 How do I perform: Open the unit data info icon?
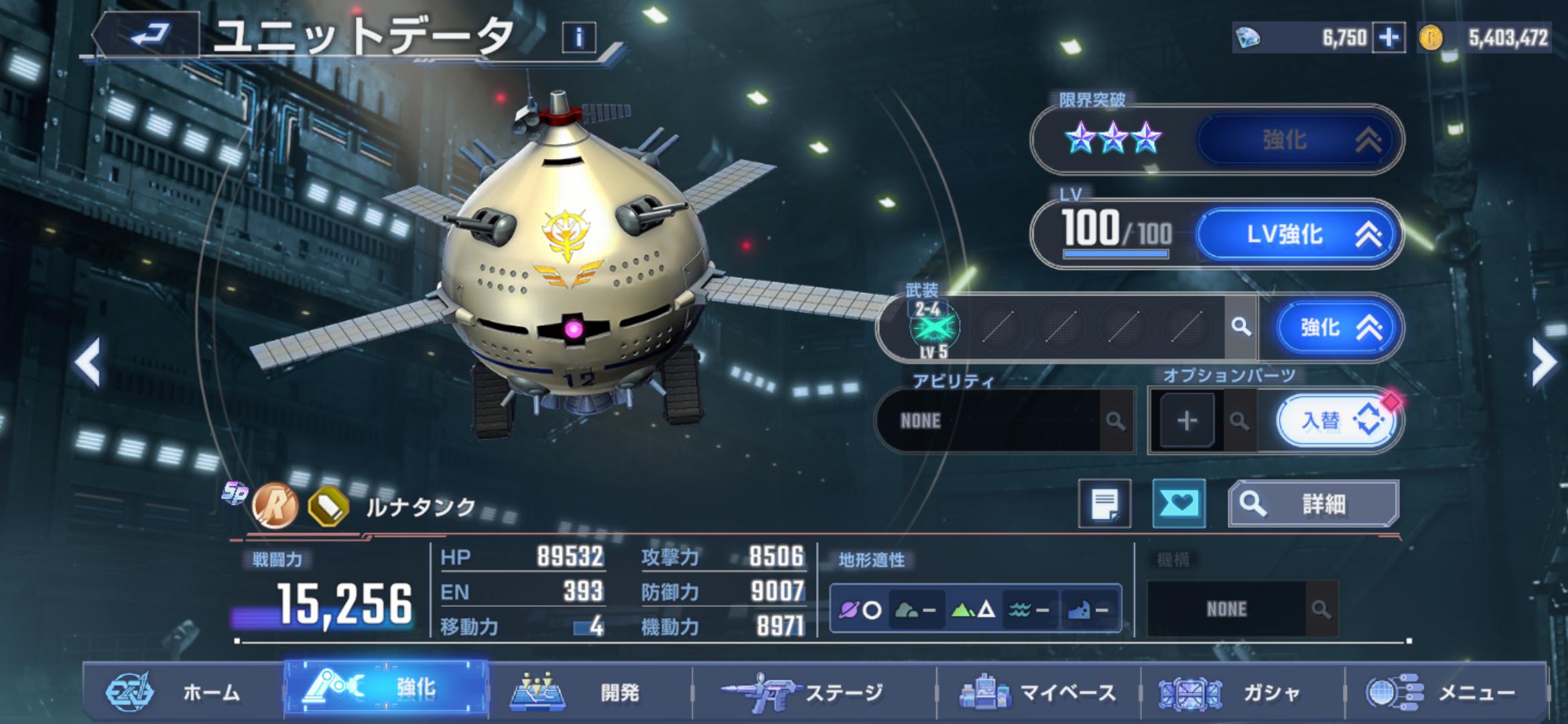pos(579,38)
